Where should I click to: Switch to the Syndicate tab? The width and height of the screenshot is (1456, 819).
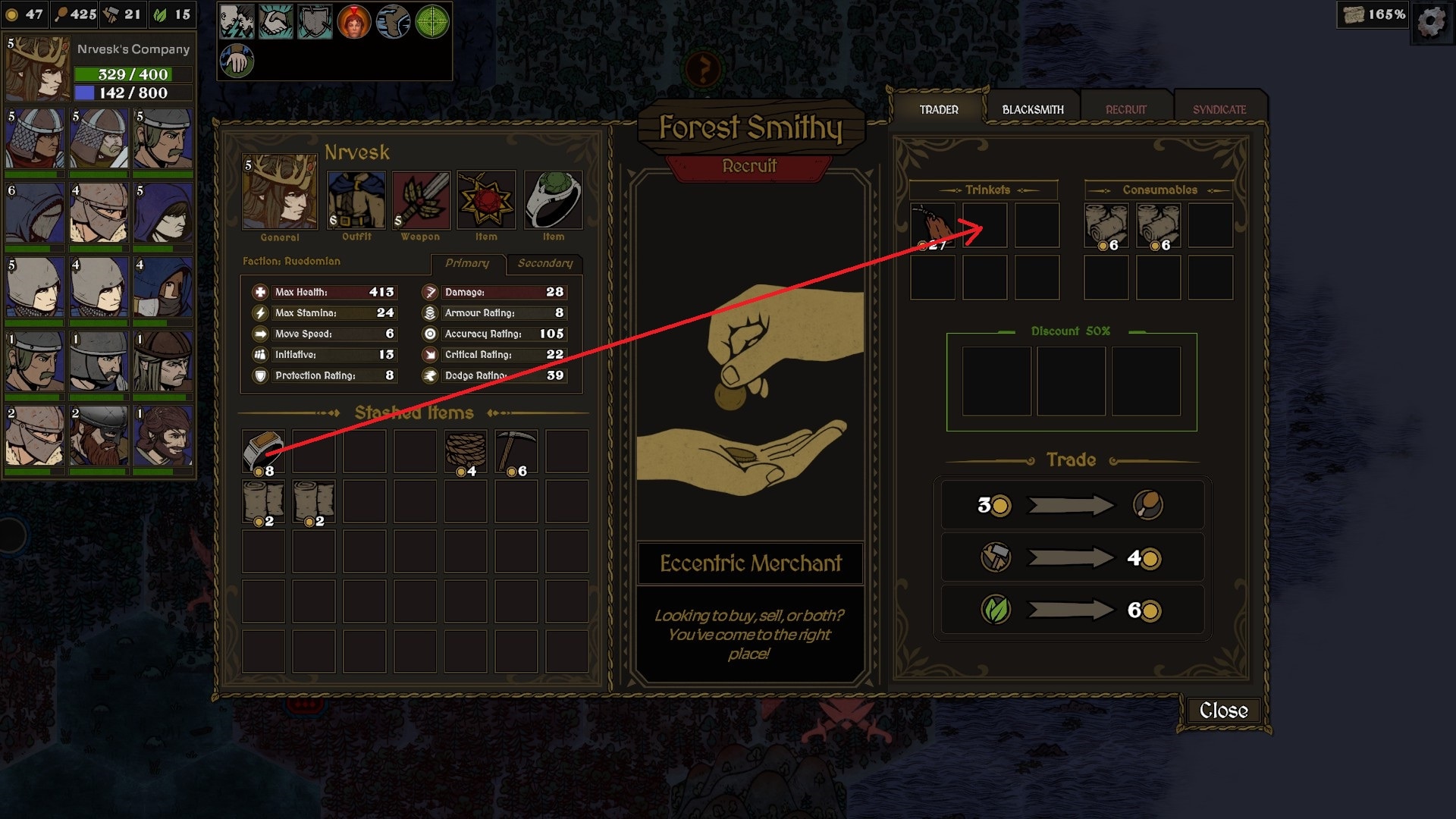tap(1219, 110)
